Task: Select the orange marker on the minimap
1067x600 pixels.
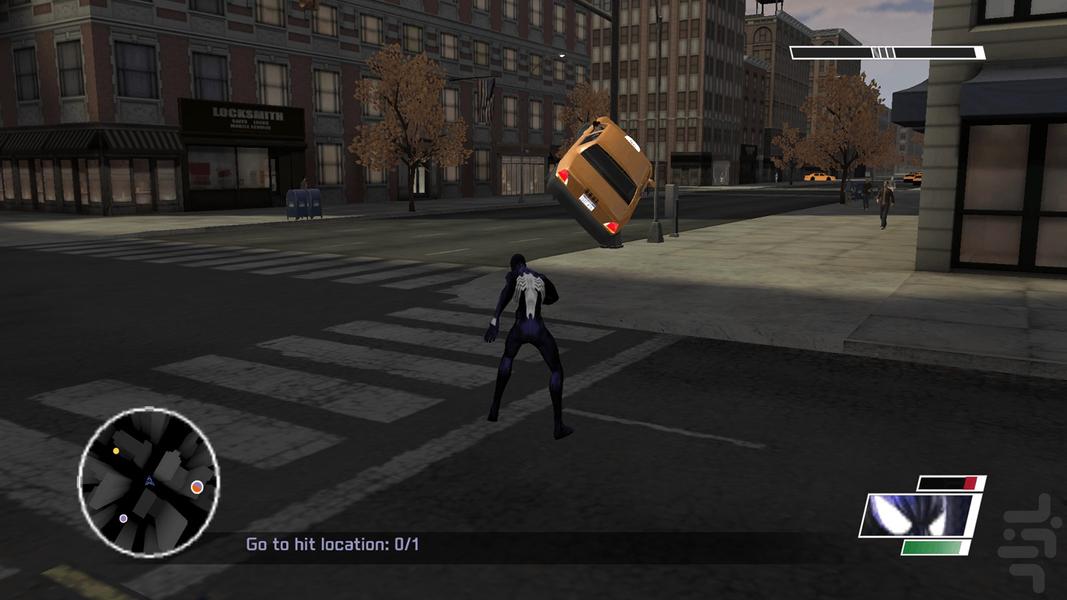Action: (197, 487)
